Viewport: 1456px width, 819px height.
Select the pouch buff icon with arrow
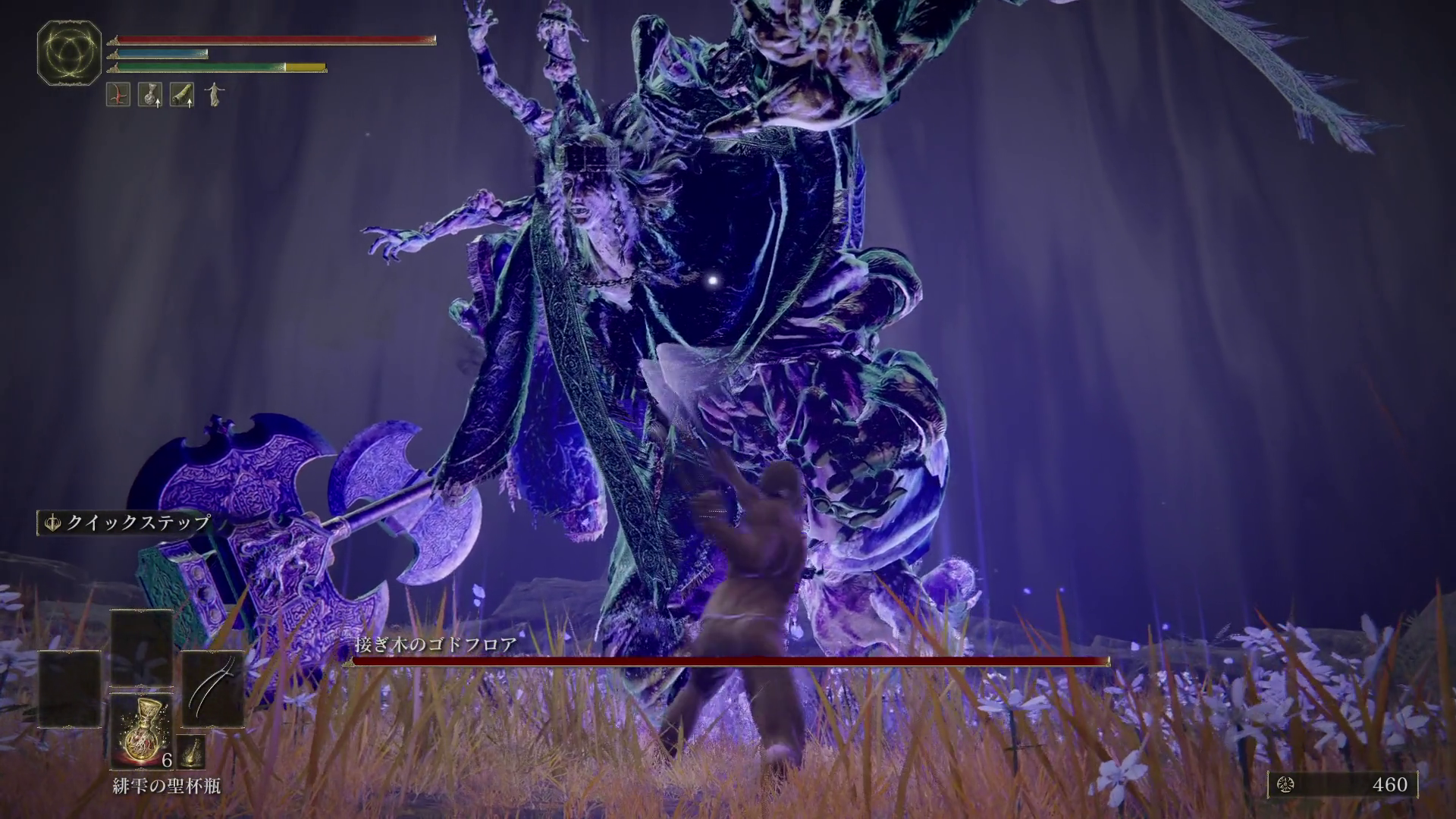(150, 95)
